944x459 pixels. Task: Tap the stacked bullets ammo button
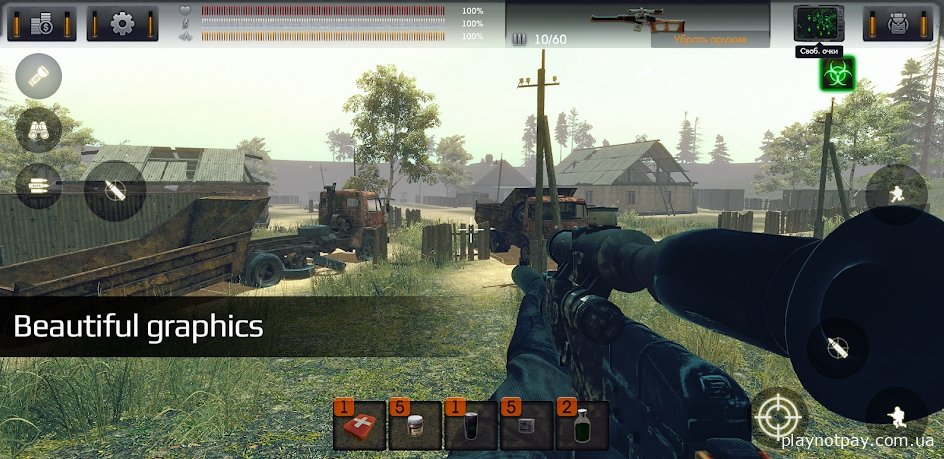tap(39, 185)
